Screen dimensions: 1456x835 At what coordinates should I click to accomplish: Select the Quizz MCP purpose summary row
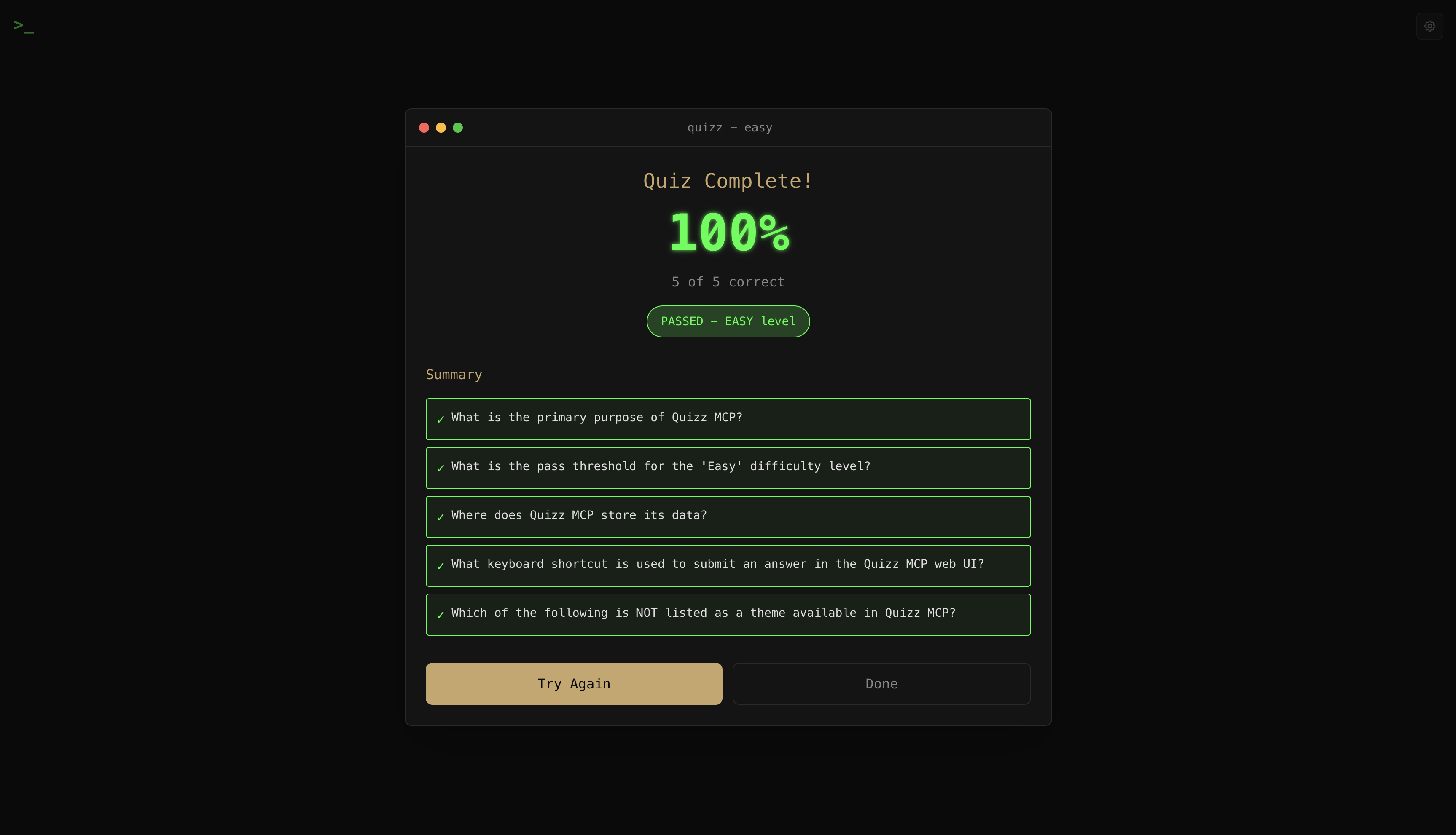[728, 419]
